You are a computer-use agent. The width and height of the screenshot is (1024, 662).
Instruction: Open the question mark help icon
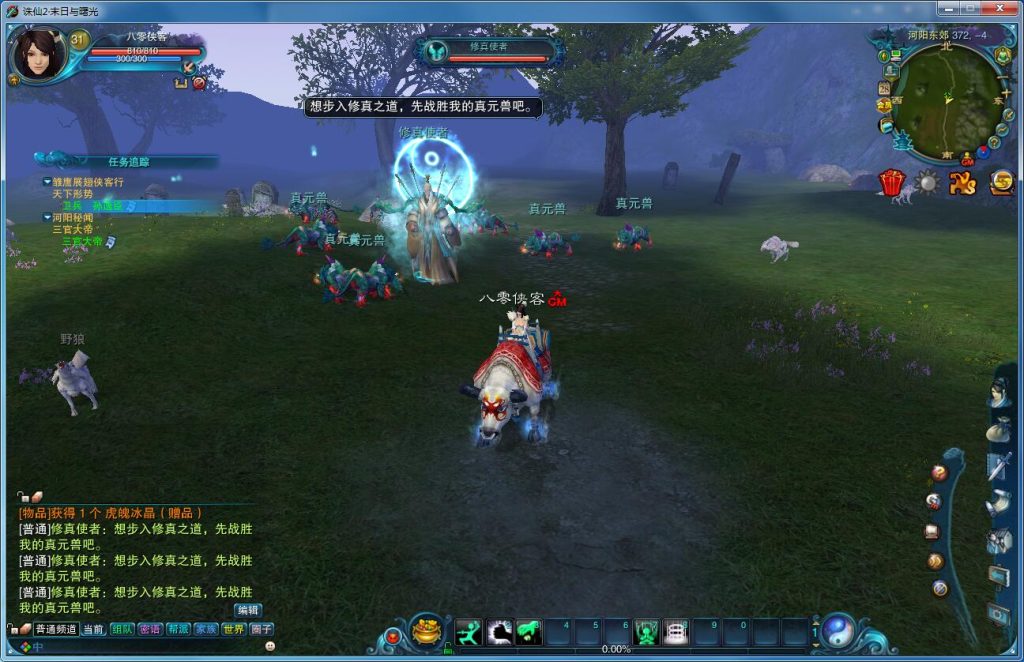pyautogui.click(x=939, y=472)
